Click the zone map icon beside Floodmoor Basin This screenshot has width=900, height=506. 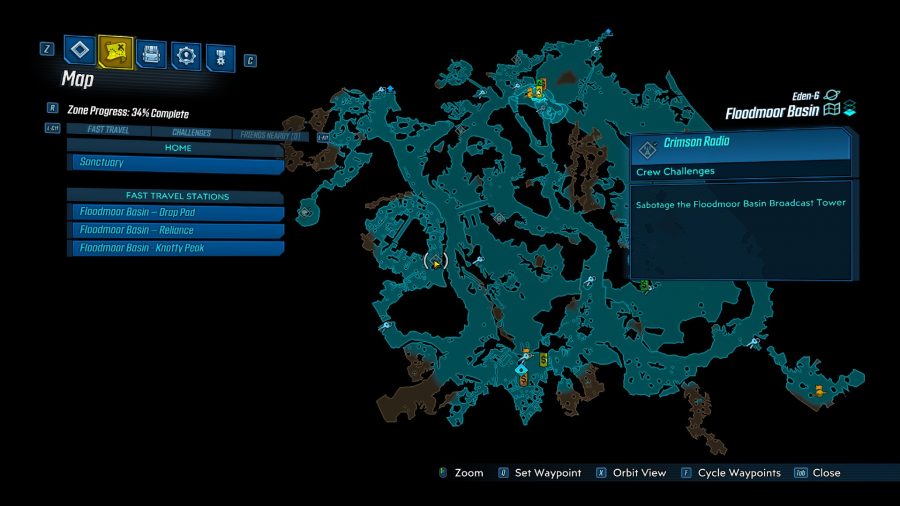pos(830,110)
